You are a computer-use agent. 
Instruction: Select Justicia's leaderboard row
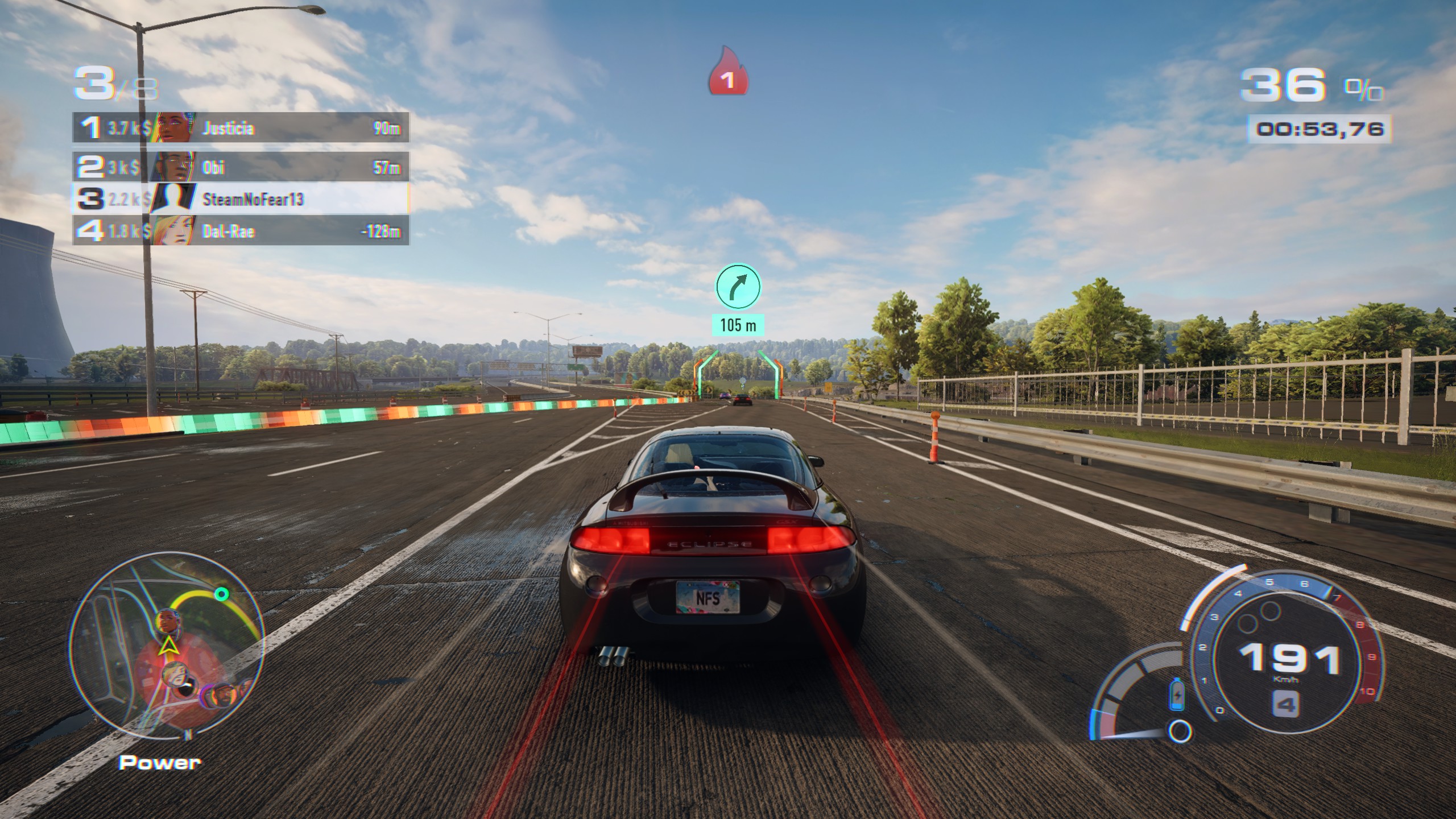pyautogui.click(x=240, y=128)
